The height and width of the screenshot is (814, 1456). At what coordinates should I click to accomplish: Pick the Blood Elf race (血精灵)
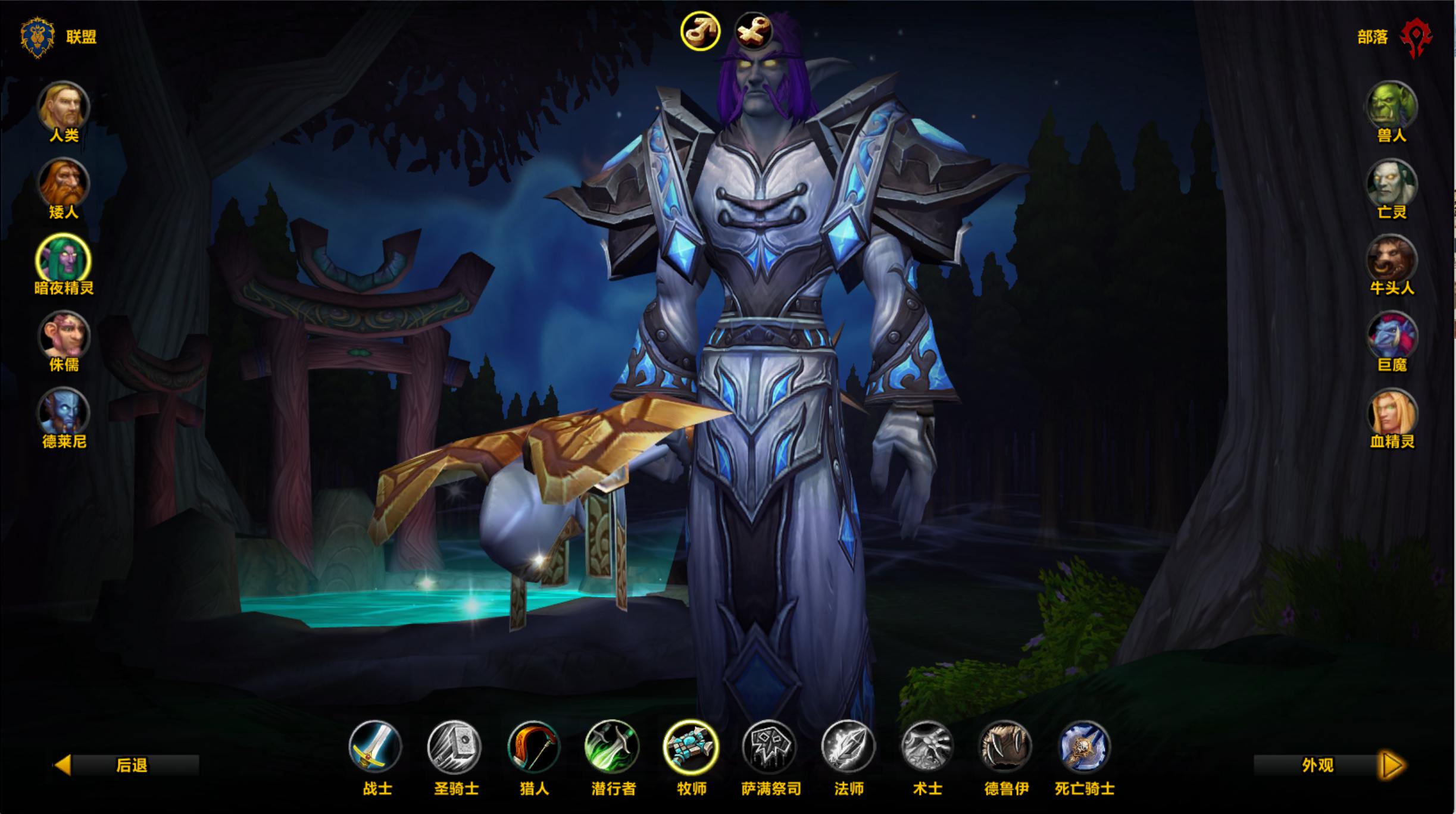[x=1391, y=414]
